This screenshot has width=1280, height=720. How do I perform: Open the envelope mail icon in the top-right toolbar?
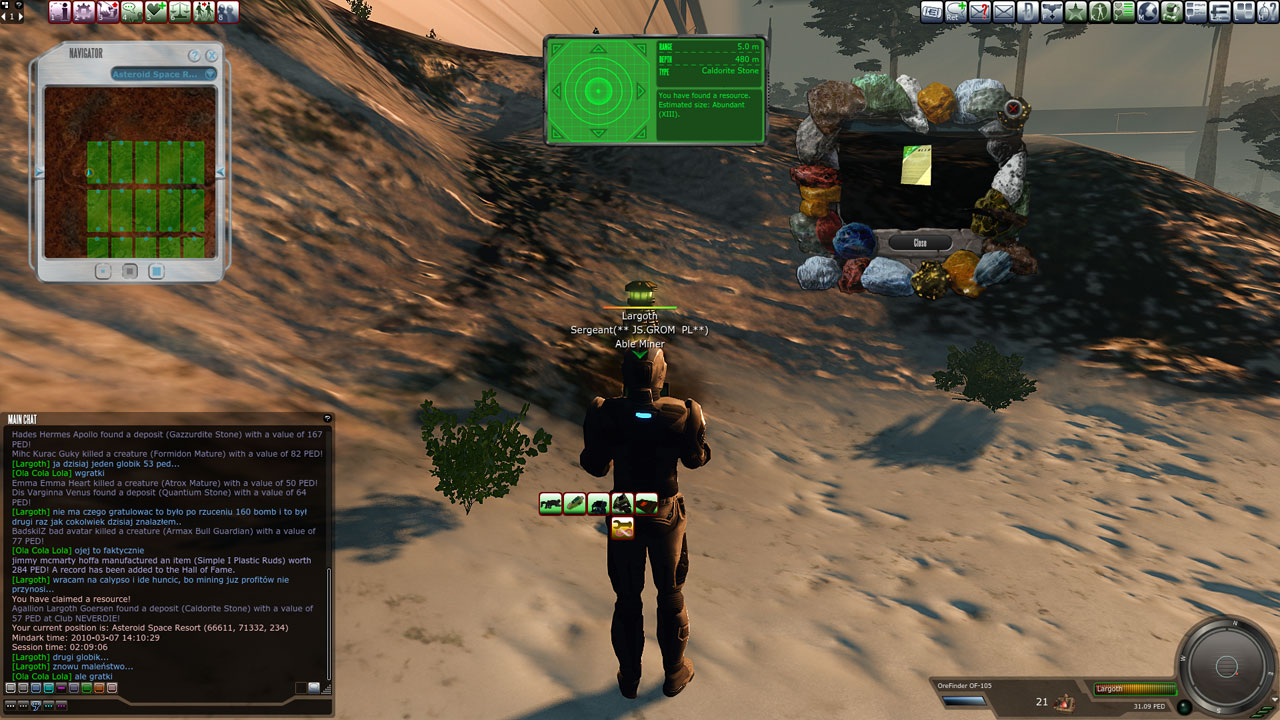pyautogui.click(x=1003, y=12)
